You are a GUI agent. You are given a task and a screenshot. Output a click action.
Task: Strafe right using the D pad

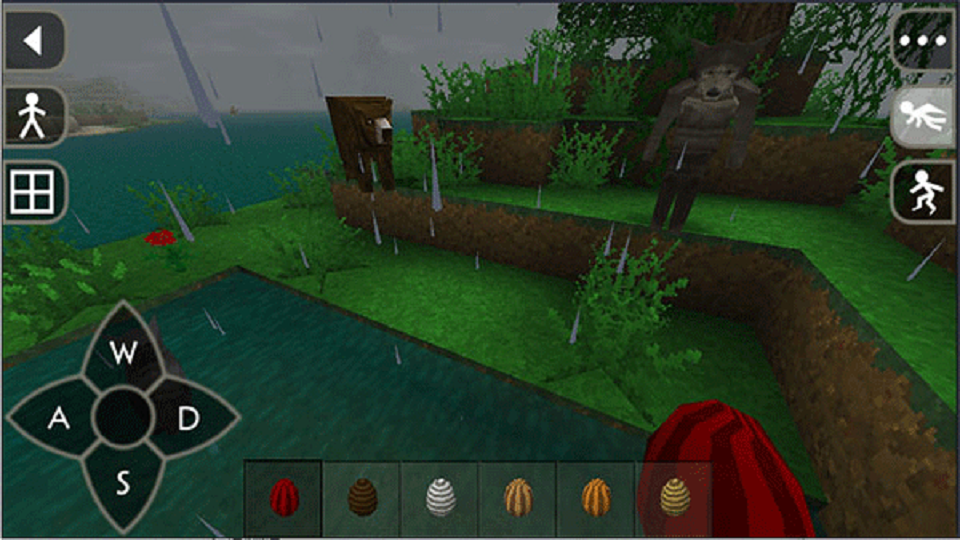[189, 419]
